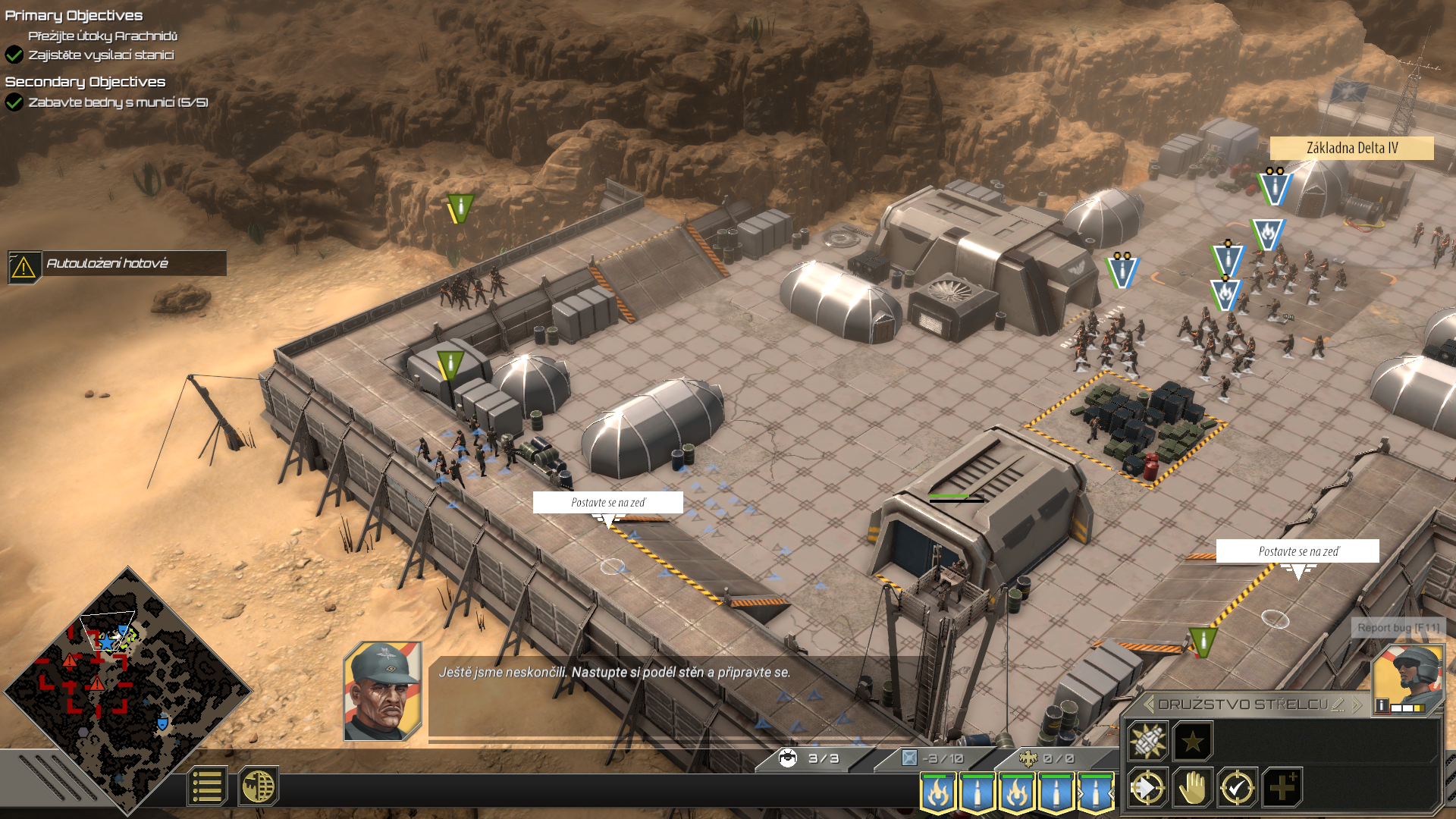Image resolution: width=1456 pixels, height=819 pixels.
Task: Activate the crosshair checkmark command
Action: click(x=1237, y=789)
